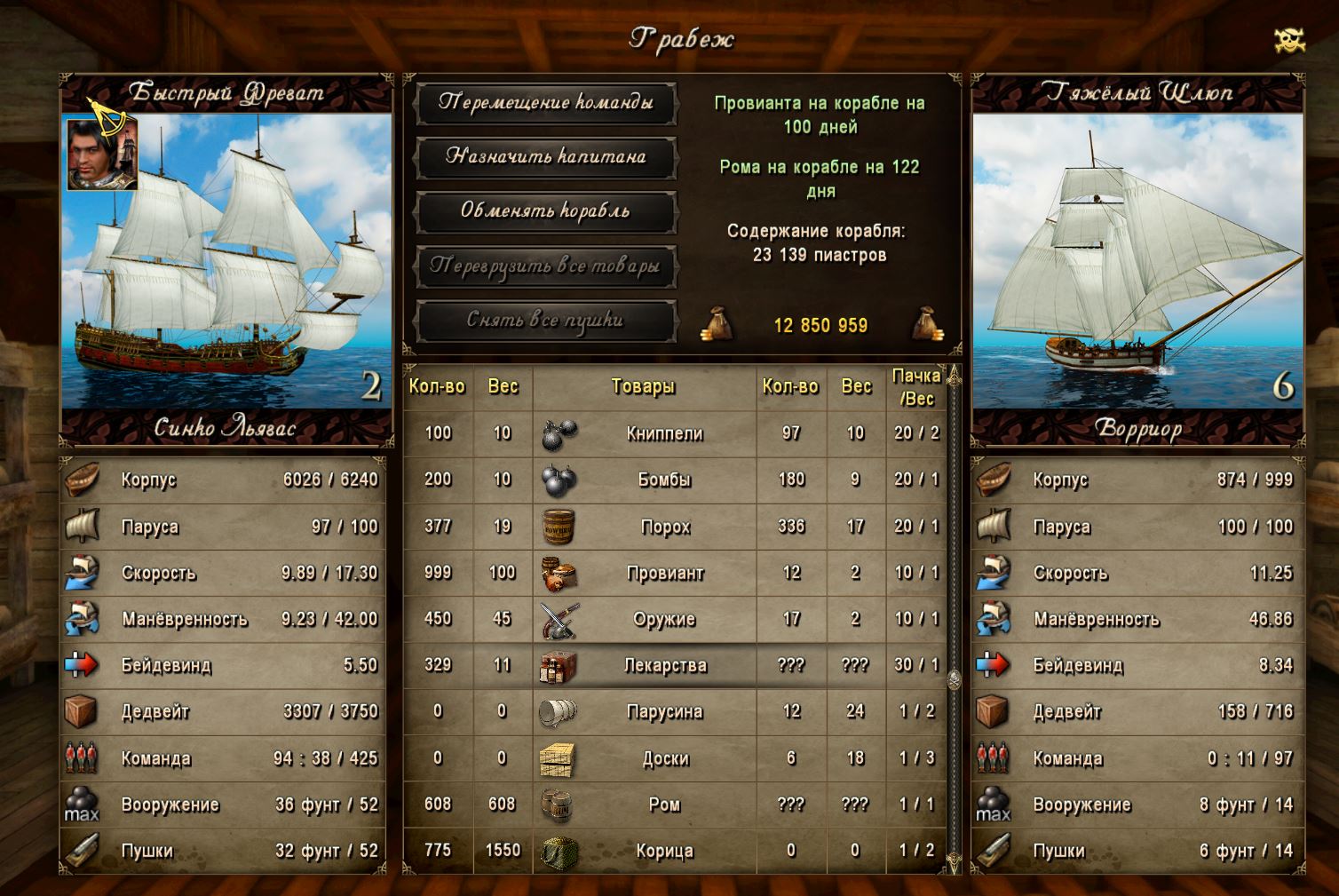Click the right gold money bag icon
The height and width of the screenshot is (896, 1339).
click(x=928, y=324)
